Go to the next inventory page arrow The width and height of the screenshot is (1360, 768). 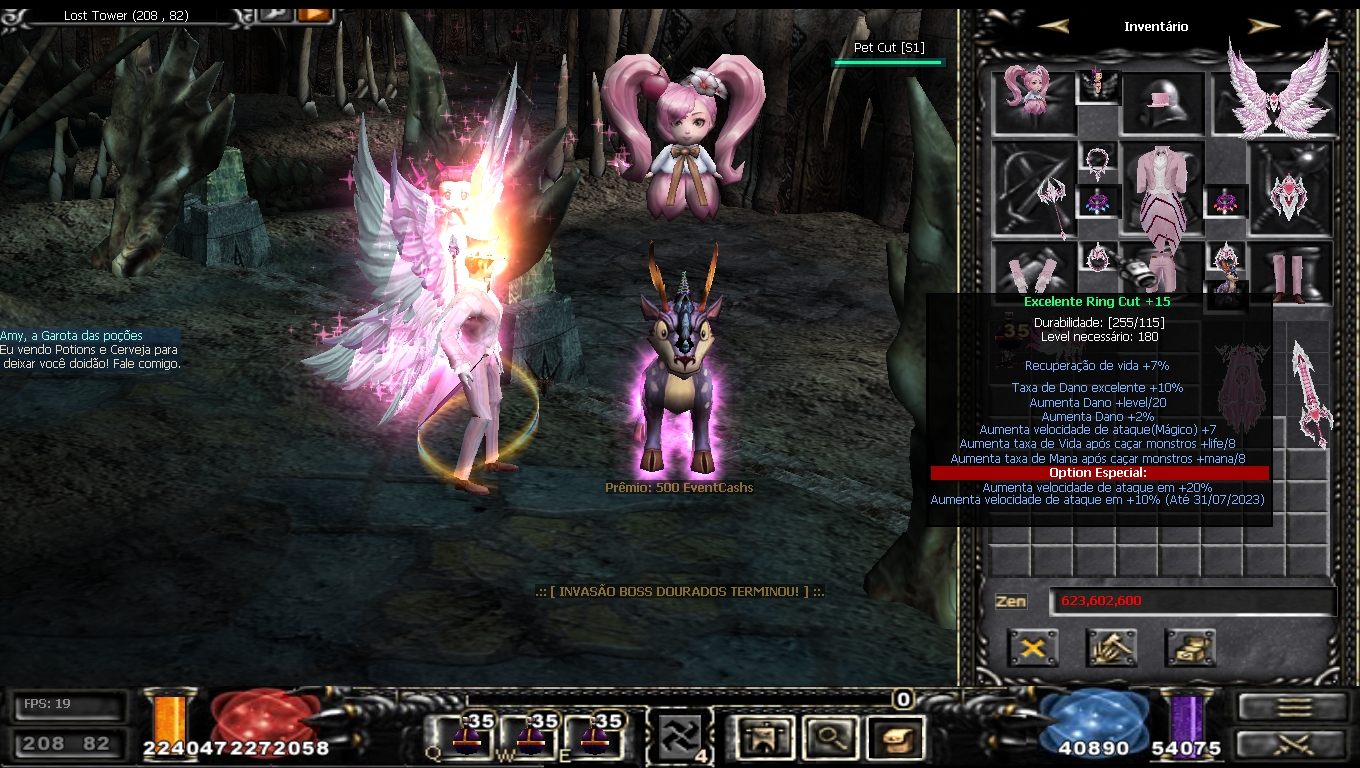1264,26
